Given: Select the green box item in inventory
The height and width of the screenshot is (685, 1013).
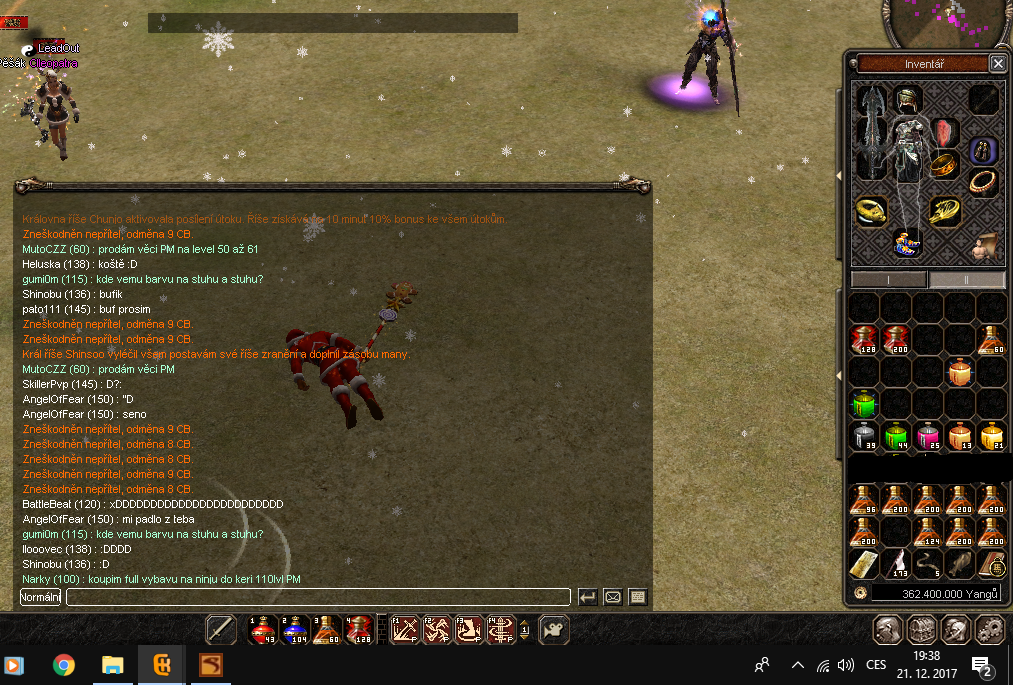Looking at the screenshot, I should [864, 404].
